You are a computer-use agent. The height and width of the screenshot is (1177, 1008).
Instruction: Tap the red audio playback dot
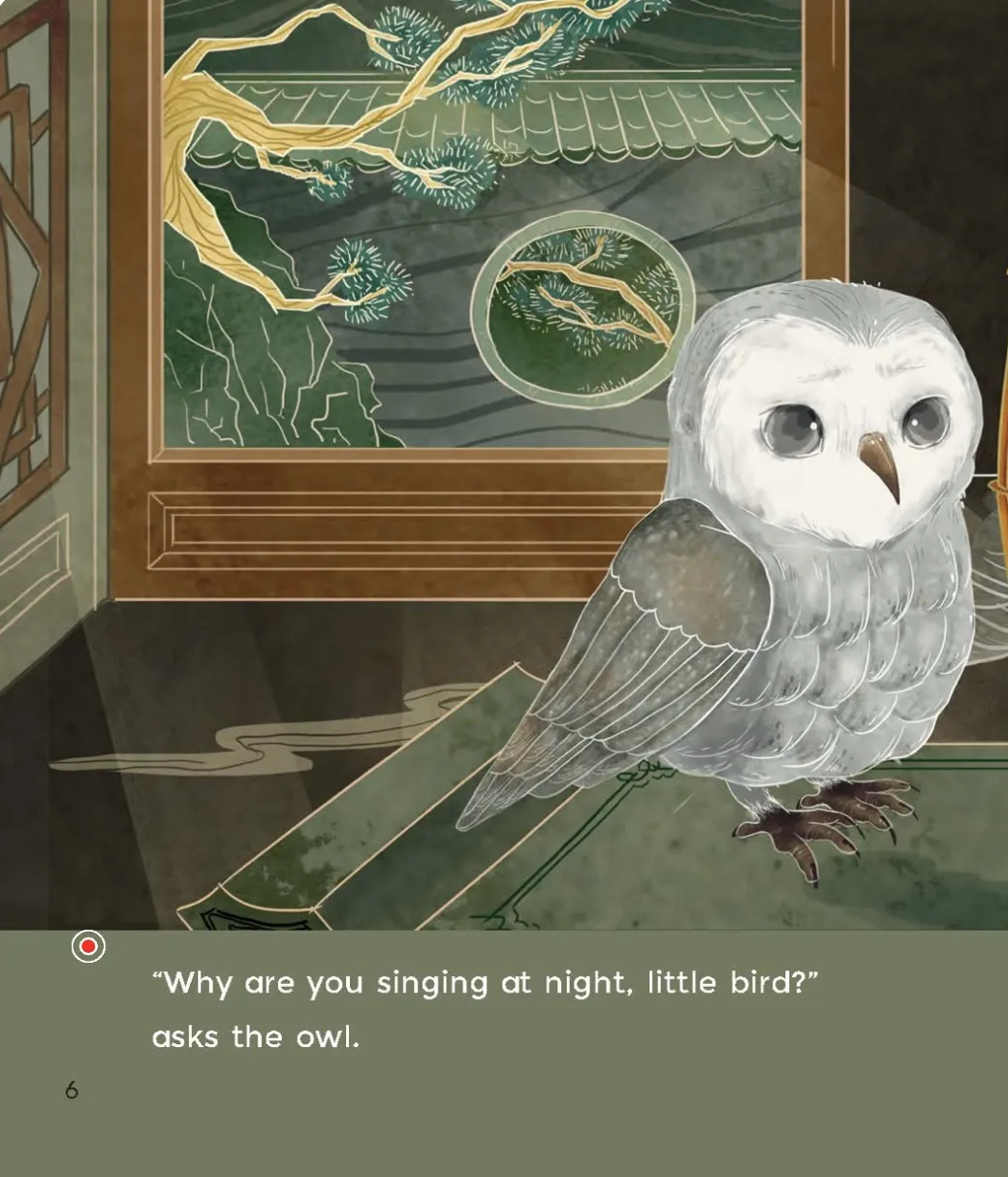tap(88, 946)
